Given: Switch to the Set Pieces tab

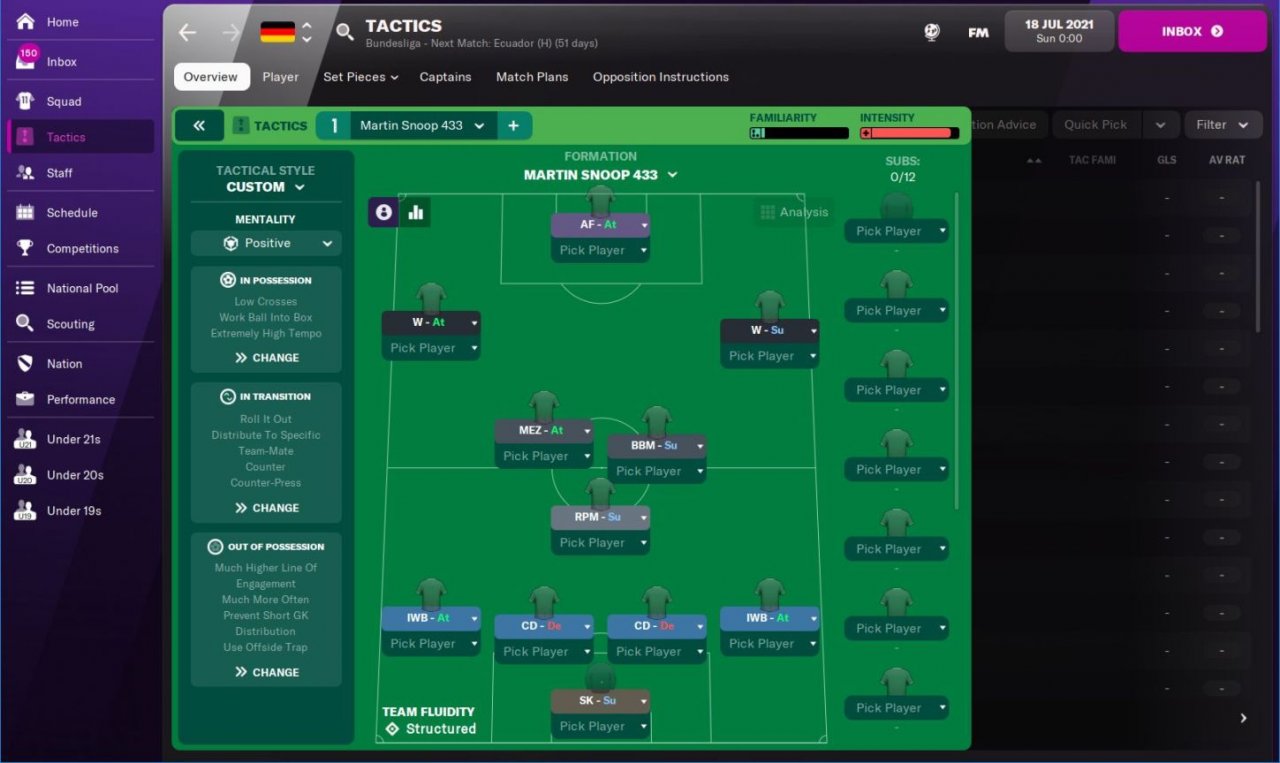Looking at the screenshot, I should pyautogui.click(x=360, y=77).
